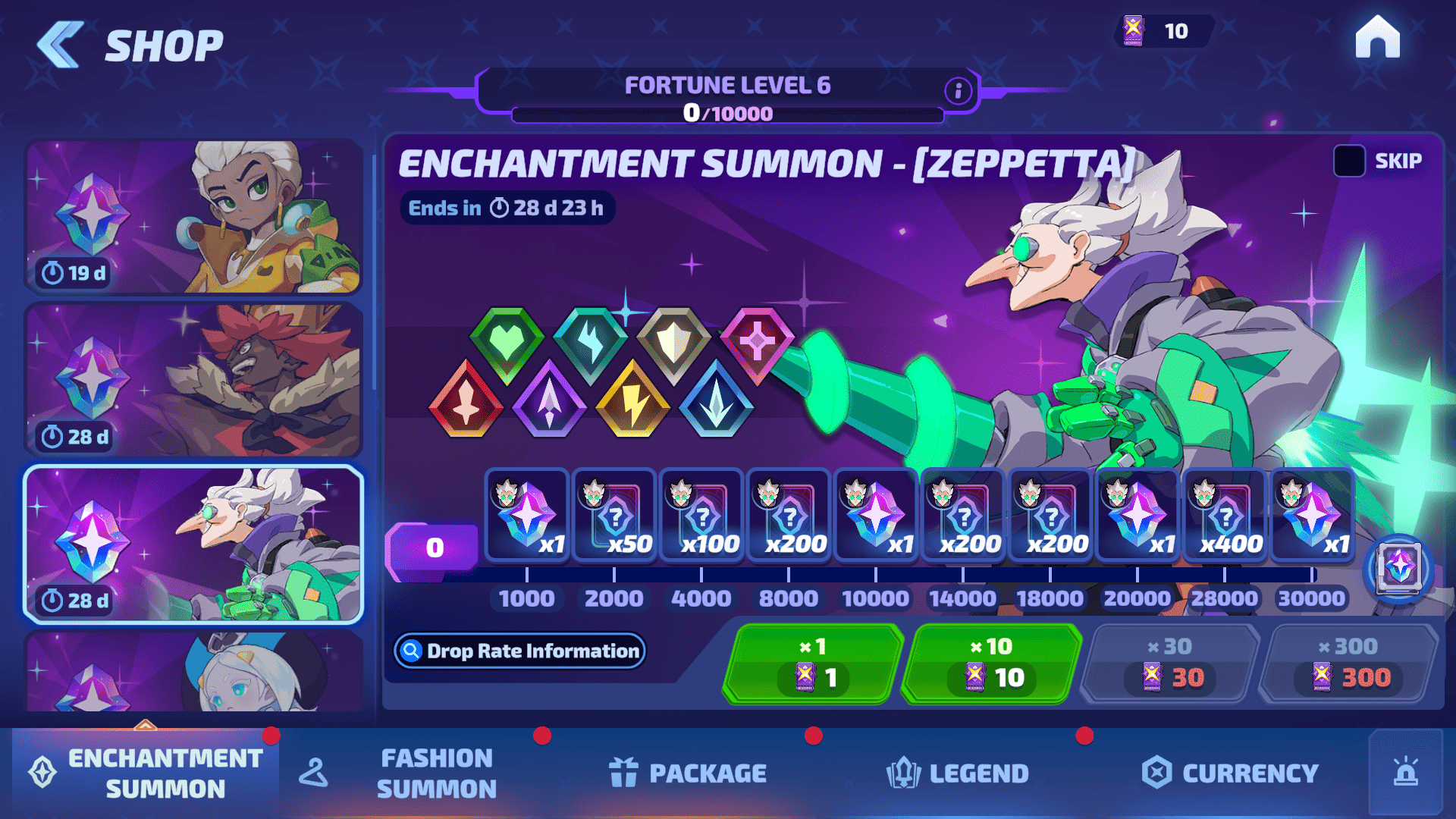Open Drop Rate Information
The height and width of the screenshot is (819, 1456).
(x=520, y=651)
